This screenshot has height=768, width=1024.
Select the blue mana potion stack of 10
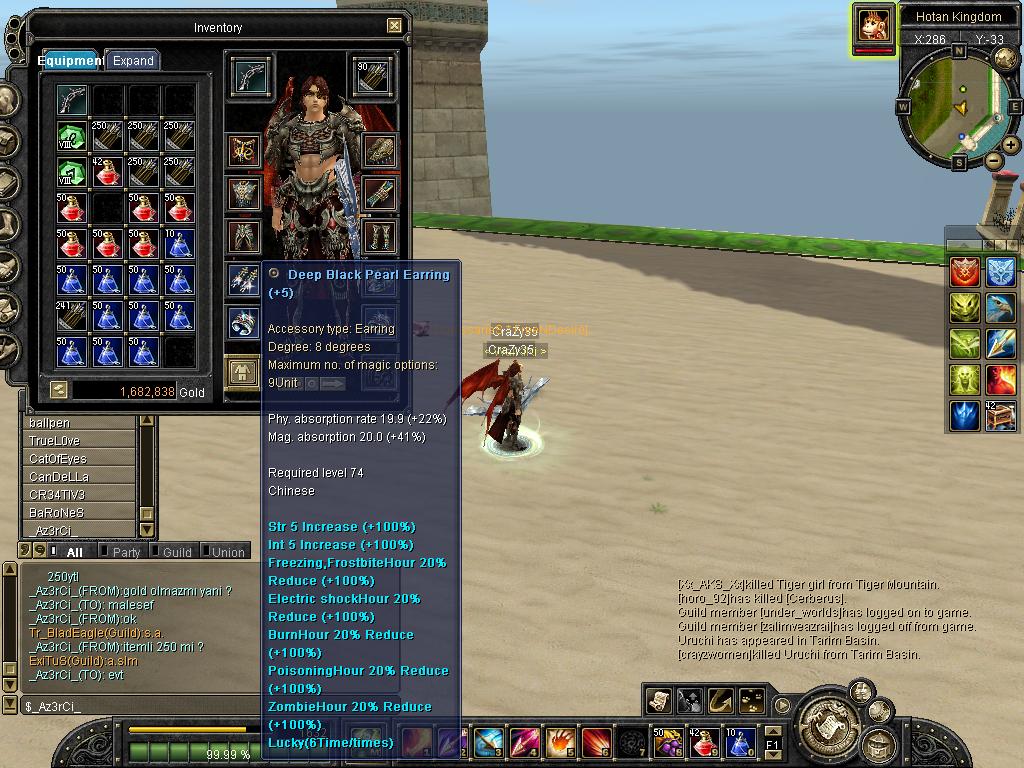point(179,244)
